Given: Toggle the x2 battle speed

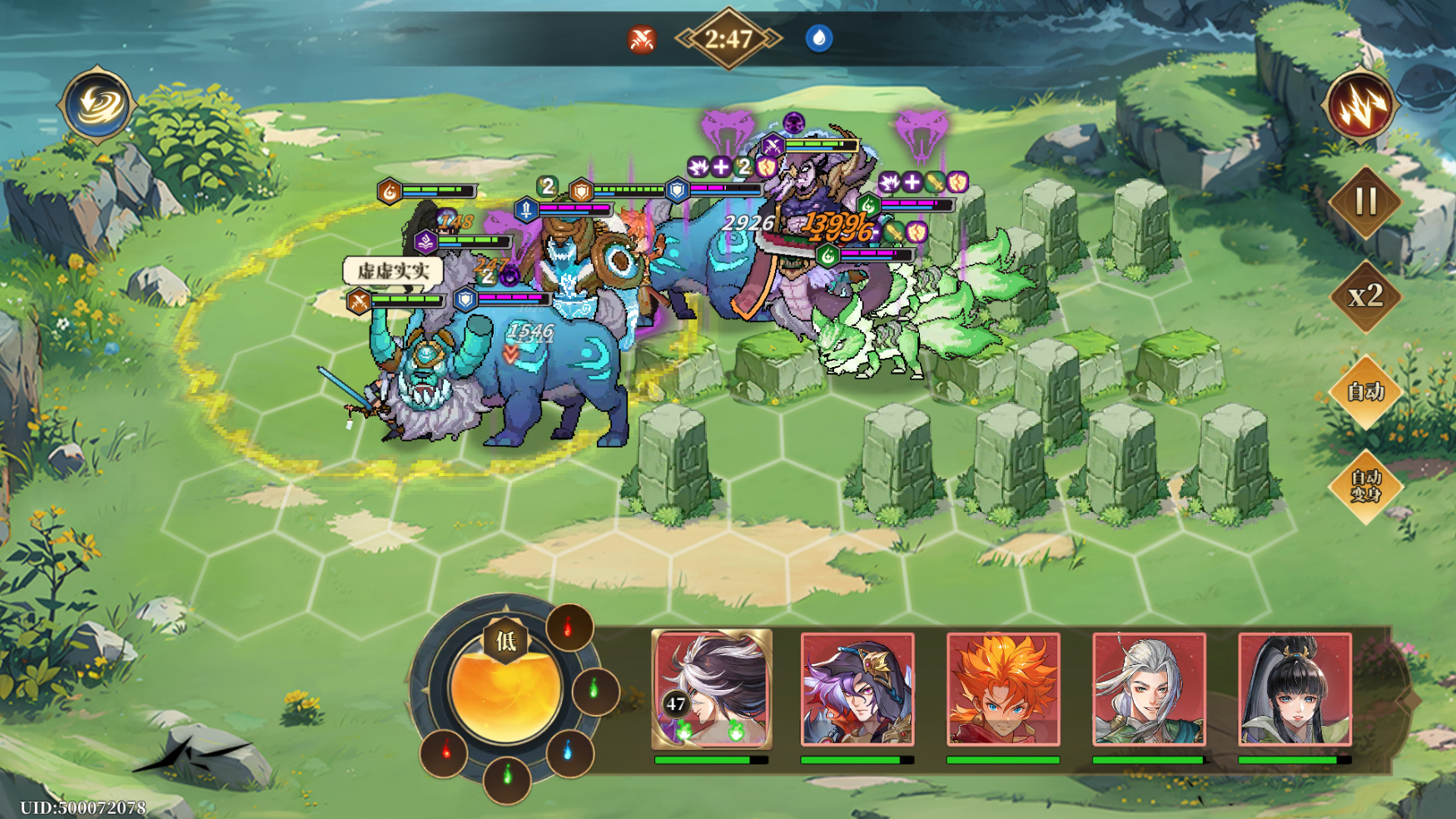Looking at the screenshot, I should point(1365,296).
